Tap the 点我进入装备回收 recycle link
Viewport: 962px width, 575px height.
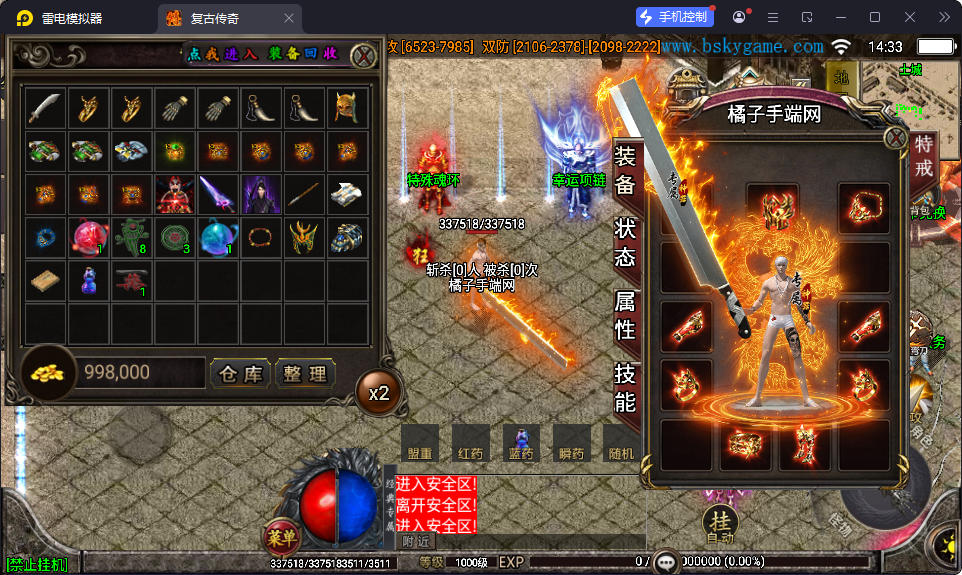263,54
